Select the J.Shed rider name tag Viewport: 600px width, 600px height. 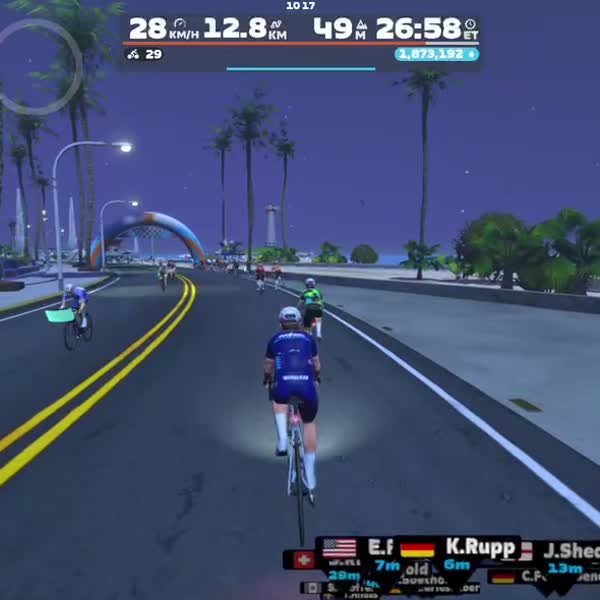click(567, 552)
